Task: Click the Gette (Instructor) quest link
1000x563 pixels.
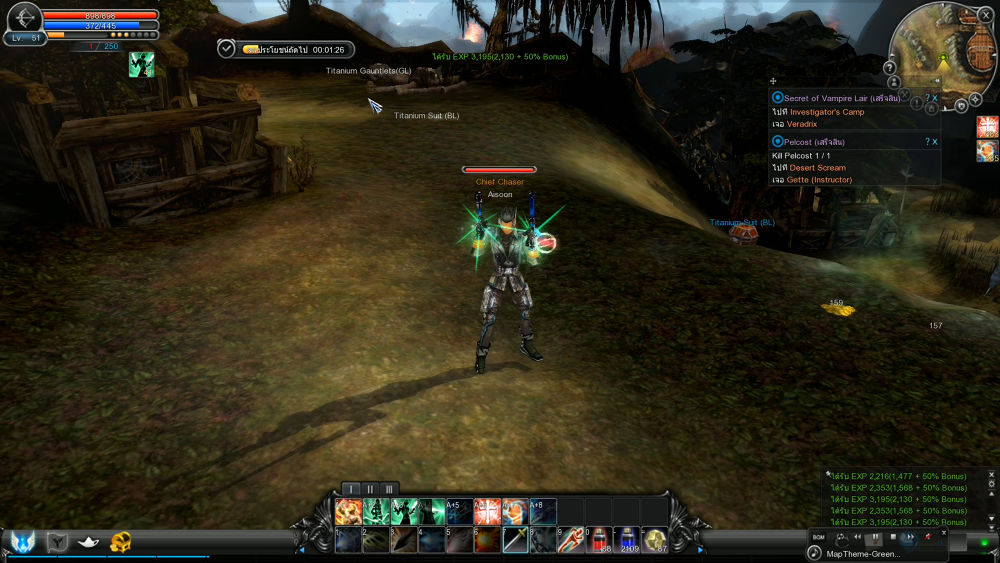Action: pyautogui.click(x=819, y=180)
